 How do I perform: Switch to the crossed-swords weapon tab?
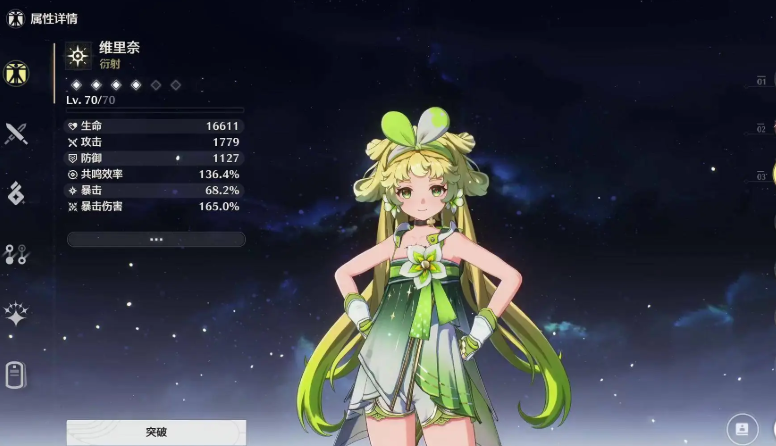pyautogui.click(x=16, y=133)
